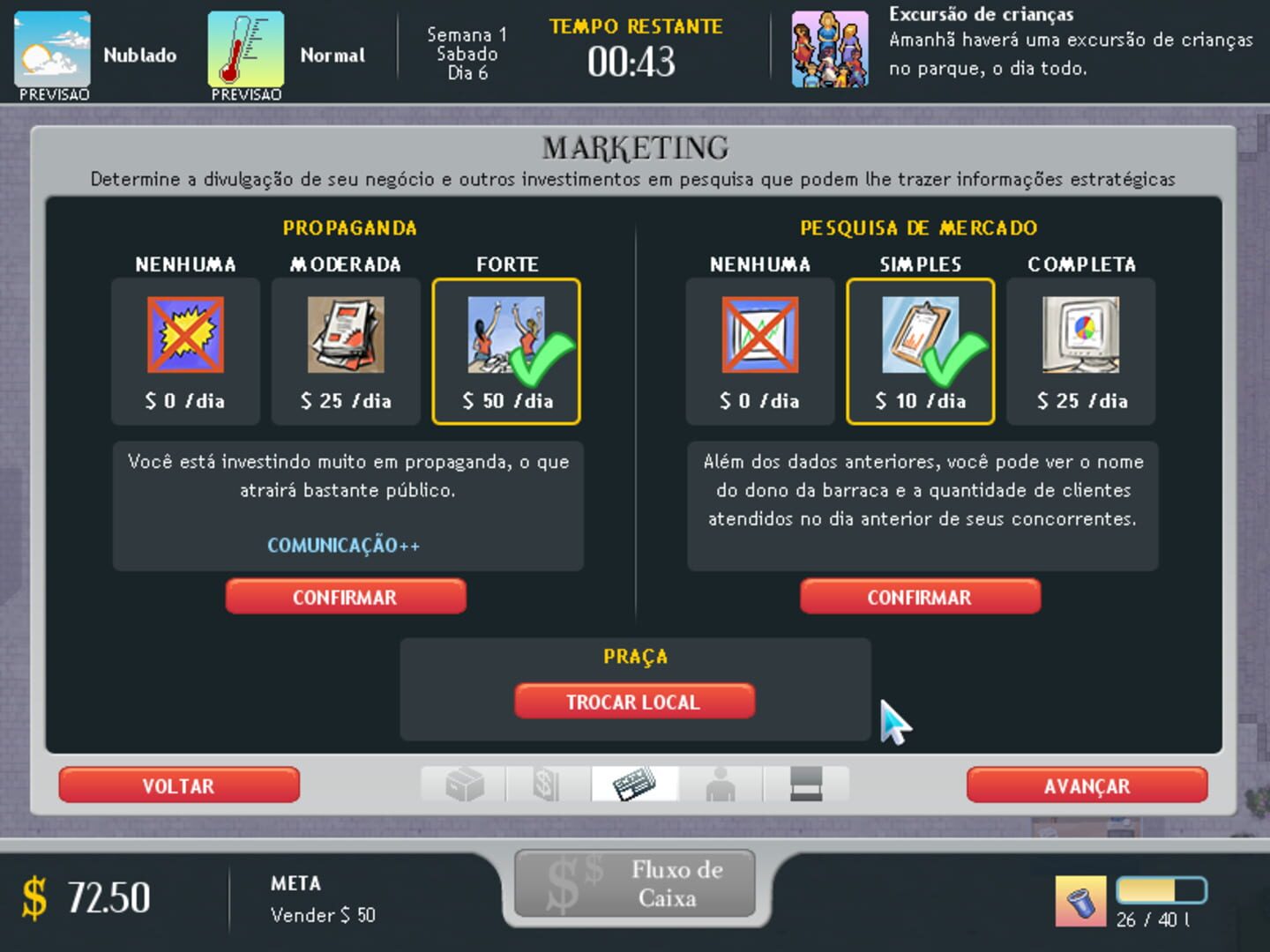Select Nenhuma propaganda option
Image resolution: width=1270 pixels, height=952 pixels.
(185, 350)
